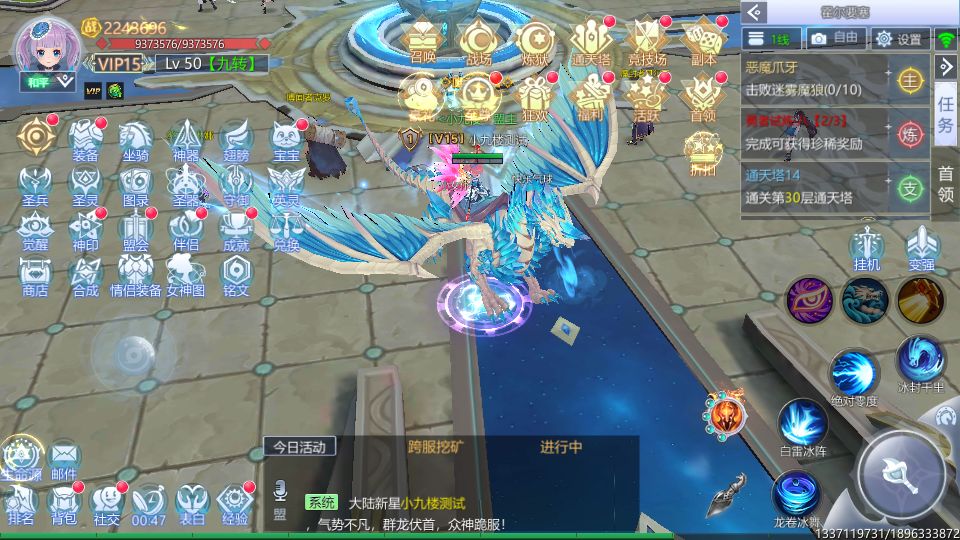Open the 竞技场 arena
Screen dimensions: 960x540
point(647,42)
